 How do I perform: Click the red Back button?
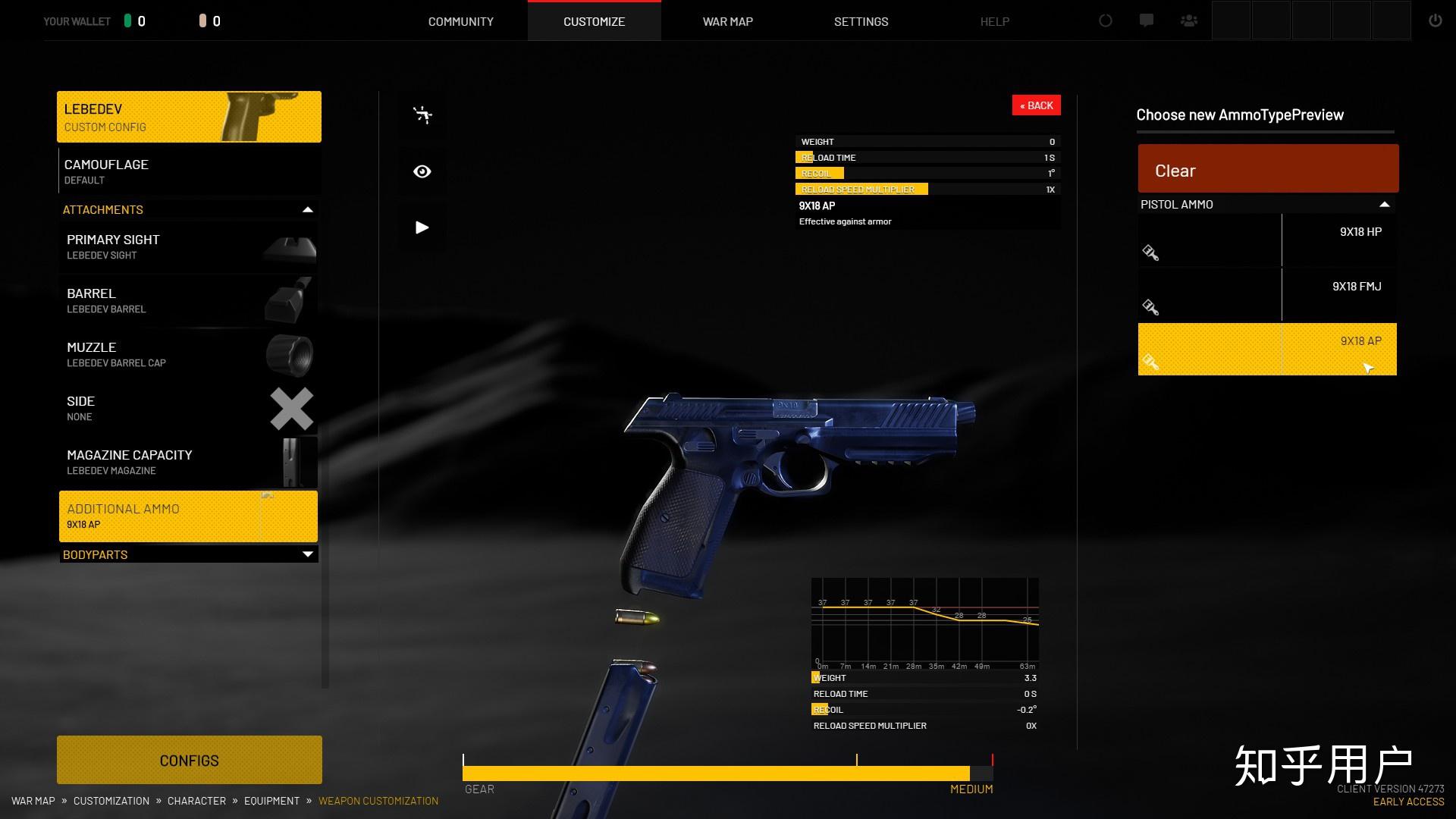1036,105
